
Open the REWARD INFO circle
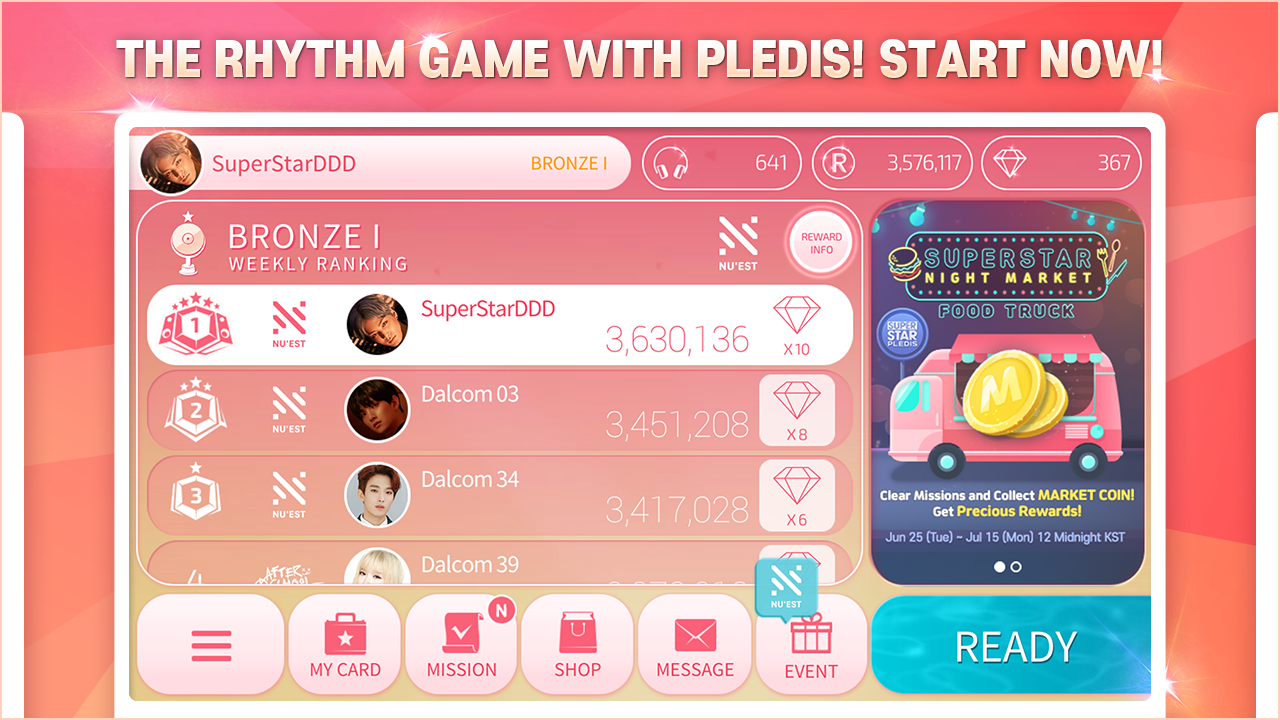[822, 241]
